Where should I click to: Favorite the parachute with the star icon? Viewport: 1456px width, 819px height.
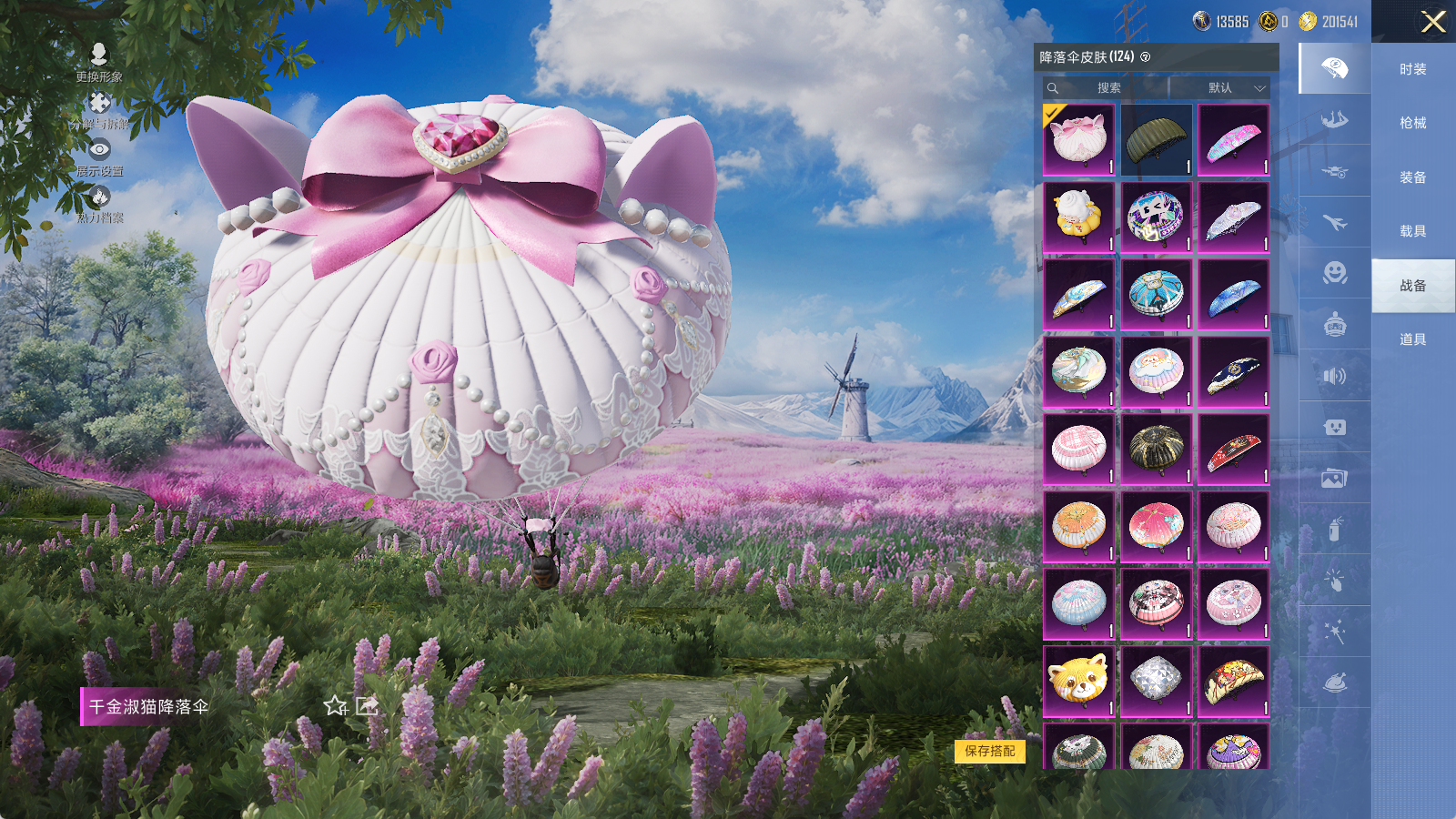coord(335,706)
